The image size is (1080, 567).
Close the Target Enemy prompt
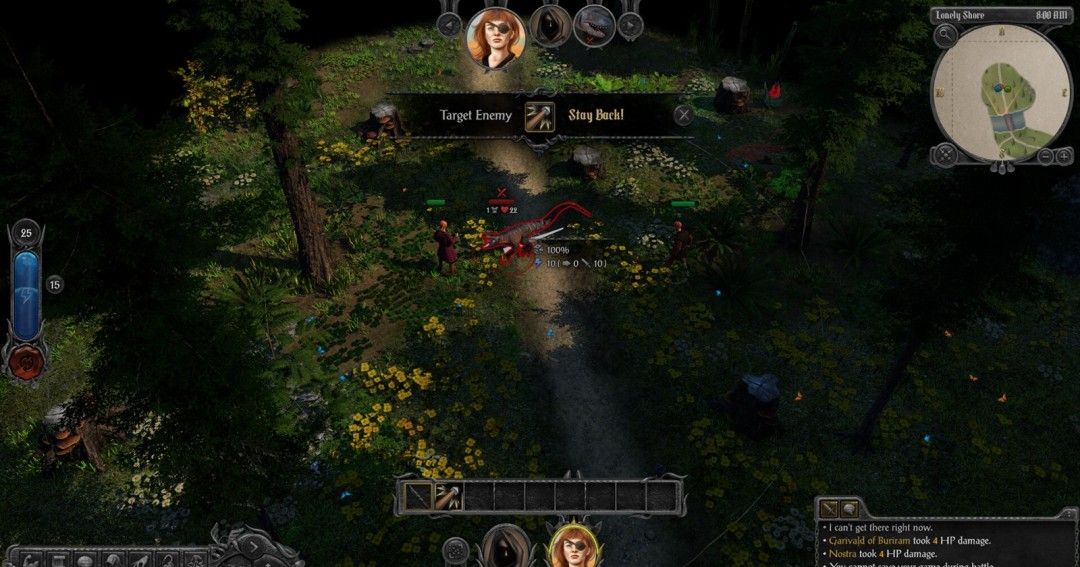coord(683,115)
